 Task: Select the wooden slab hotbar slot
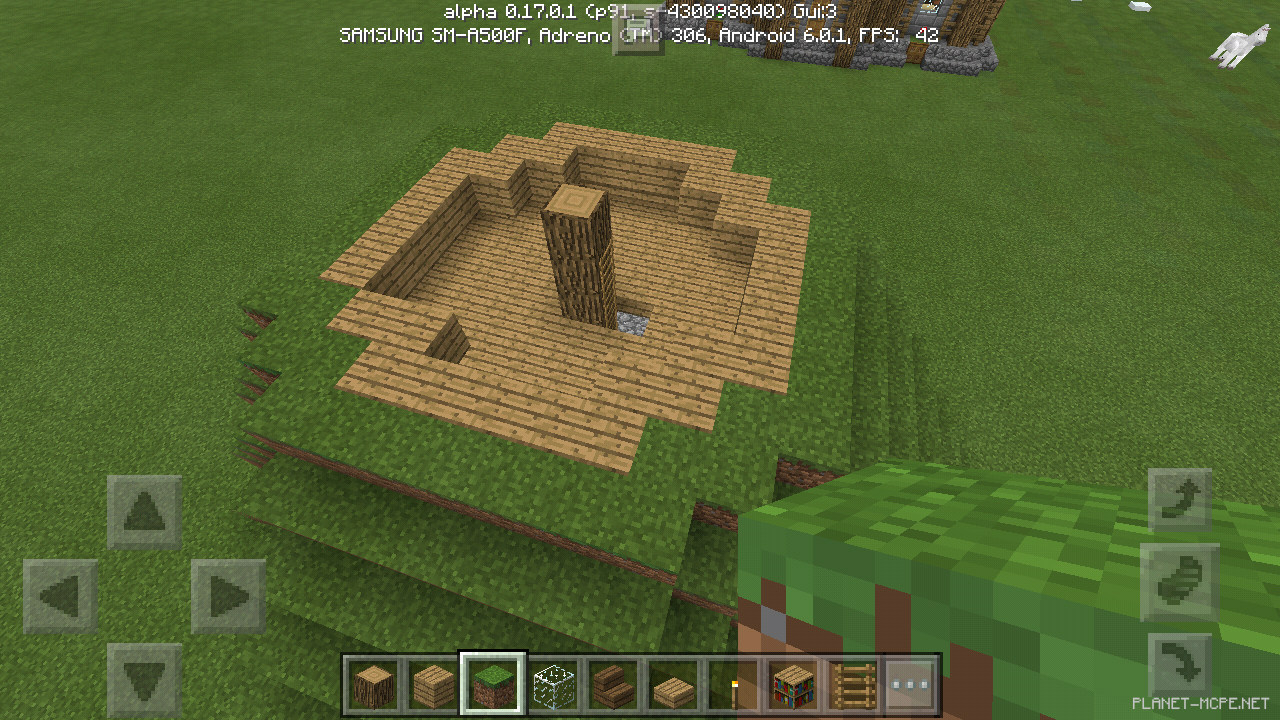[673, 684]
